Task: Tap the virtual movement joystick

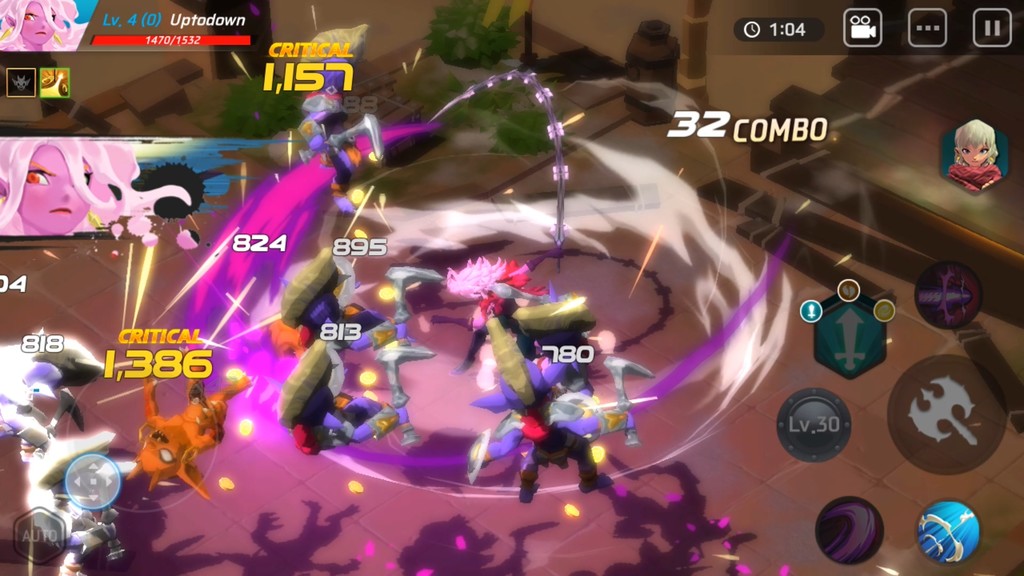Action: pos(93,482)
